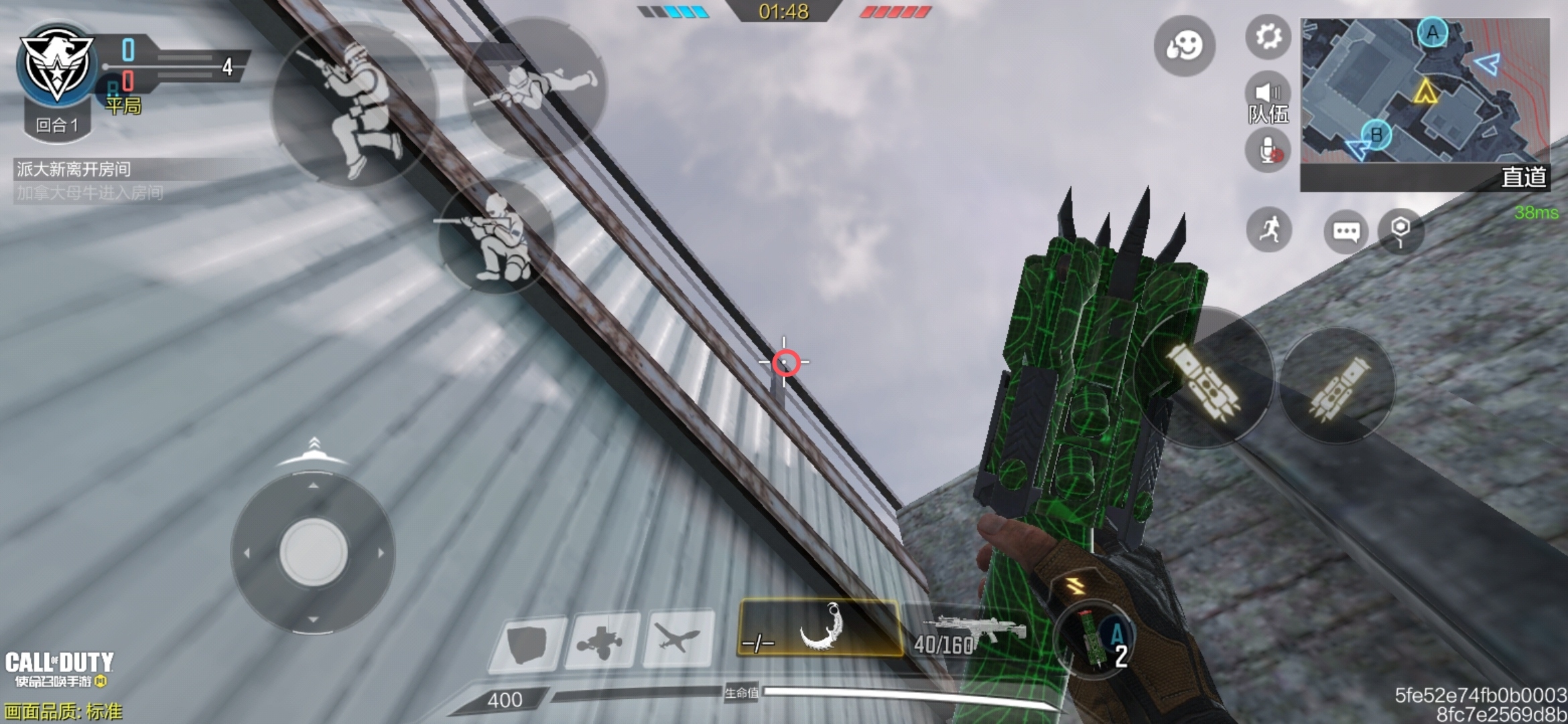Open the quick chat messages
1568x724 pixels.
pos(1346,231)
